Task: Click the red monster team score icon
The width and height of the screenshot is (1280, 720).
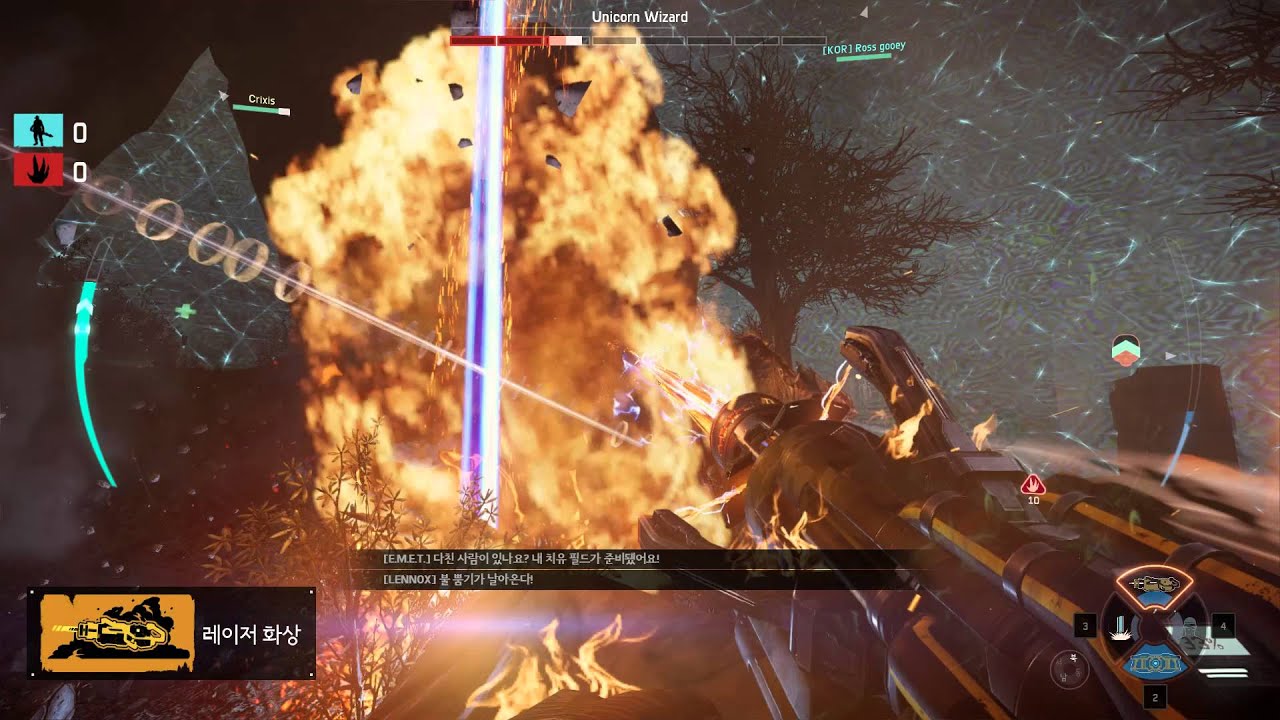Action: tap(38, 172)
